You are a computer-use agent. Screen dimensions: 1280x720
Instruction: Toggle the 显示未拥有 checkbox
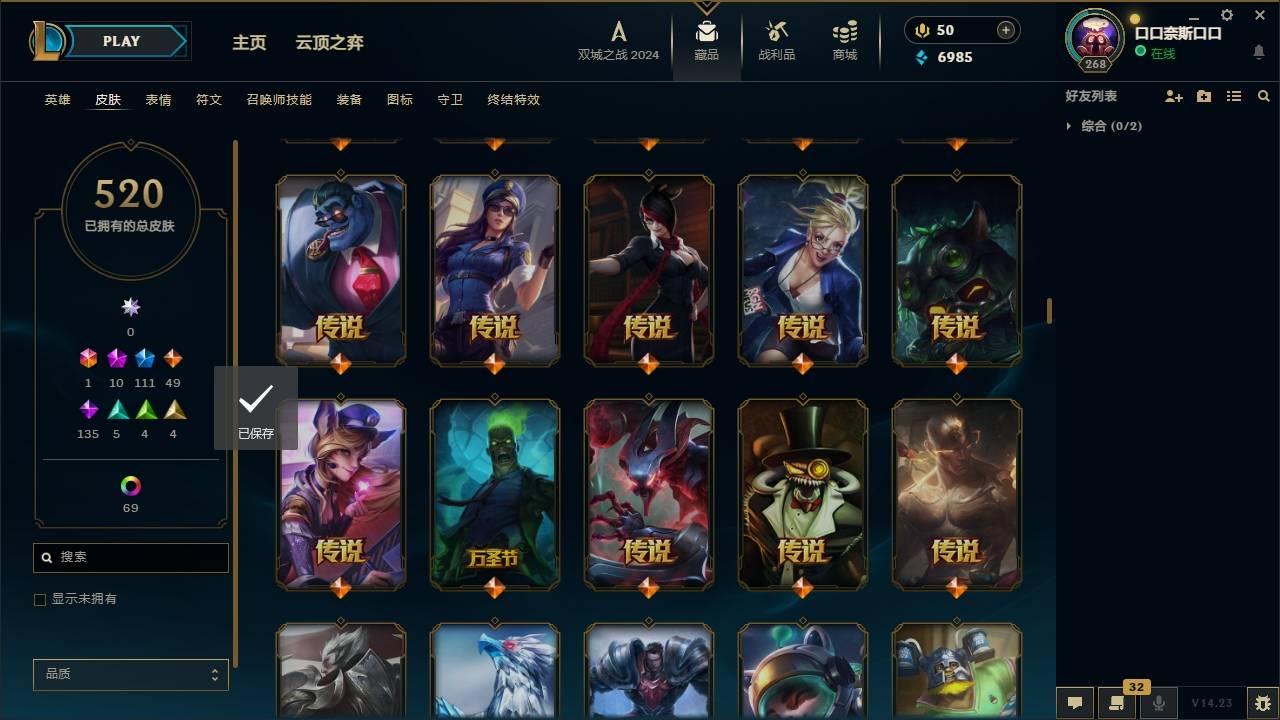point(40,599)
